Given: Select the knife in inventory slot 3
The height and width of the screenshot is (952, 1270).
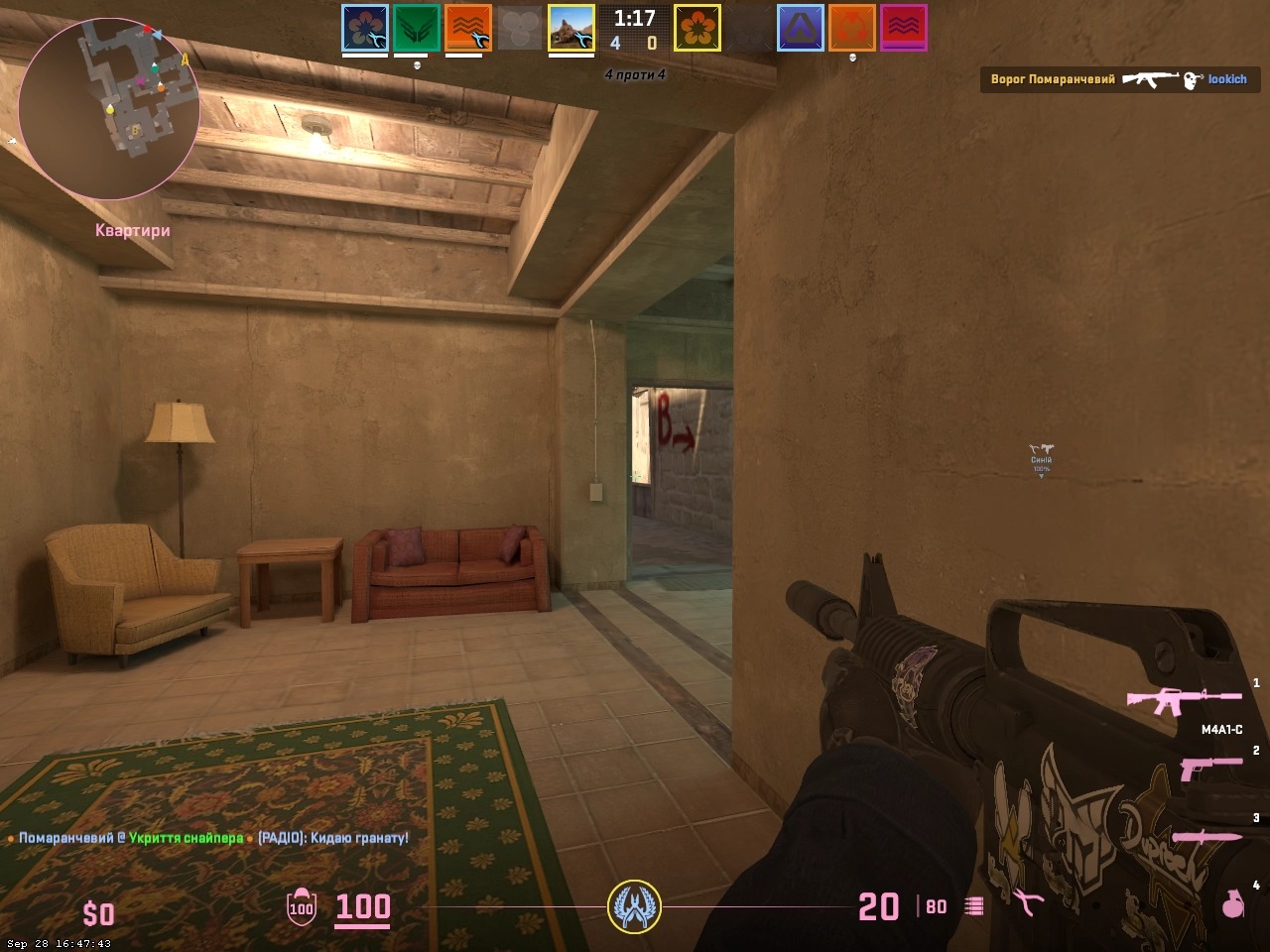Looking at the screenshot, I should pyautogui.click(x=1207, y=836).
